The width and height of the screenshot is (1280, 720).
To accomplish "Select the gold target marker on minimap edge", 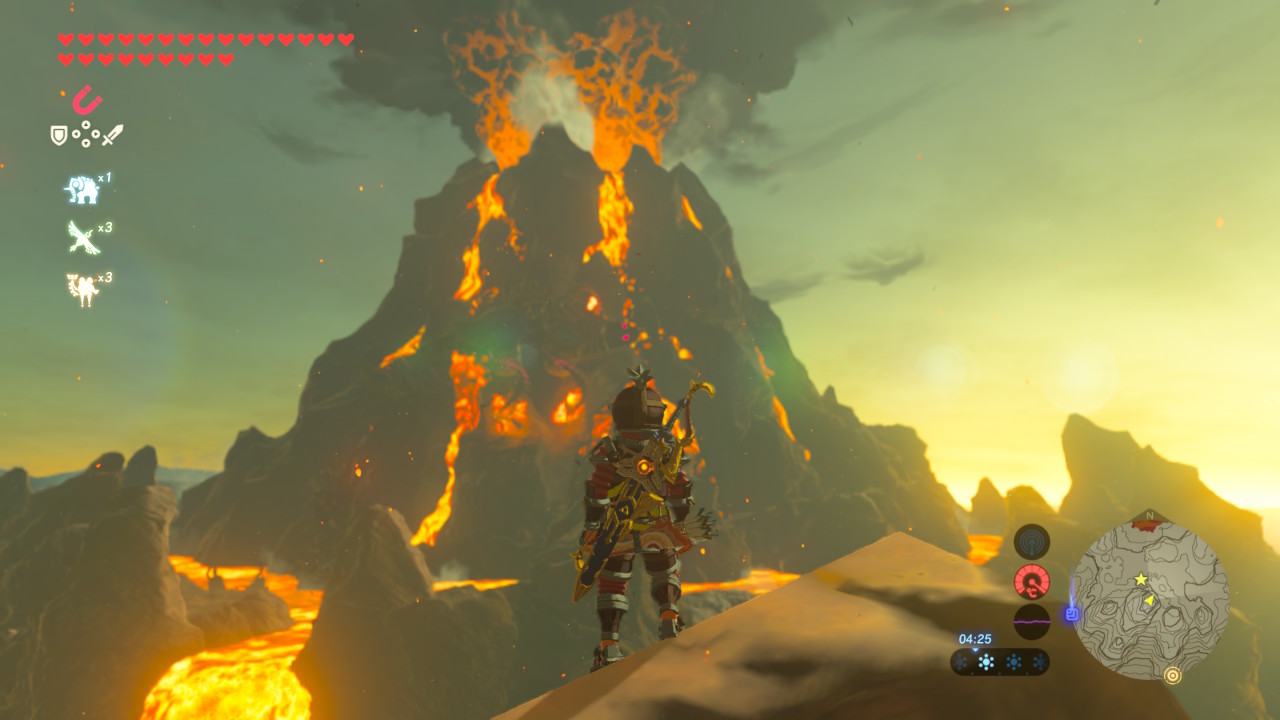I will 1173,675.
